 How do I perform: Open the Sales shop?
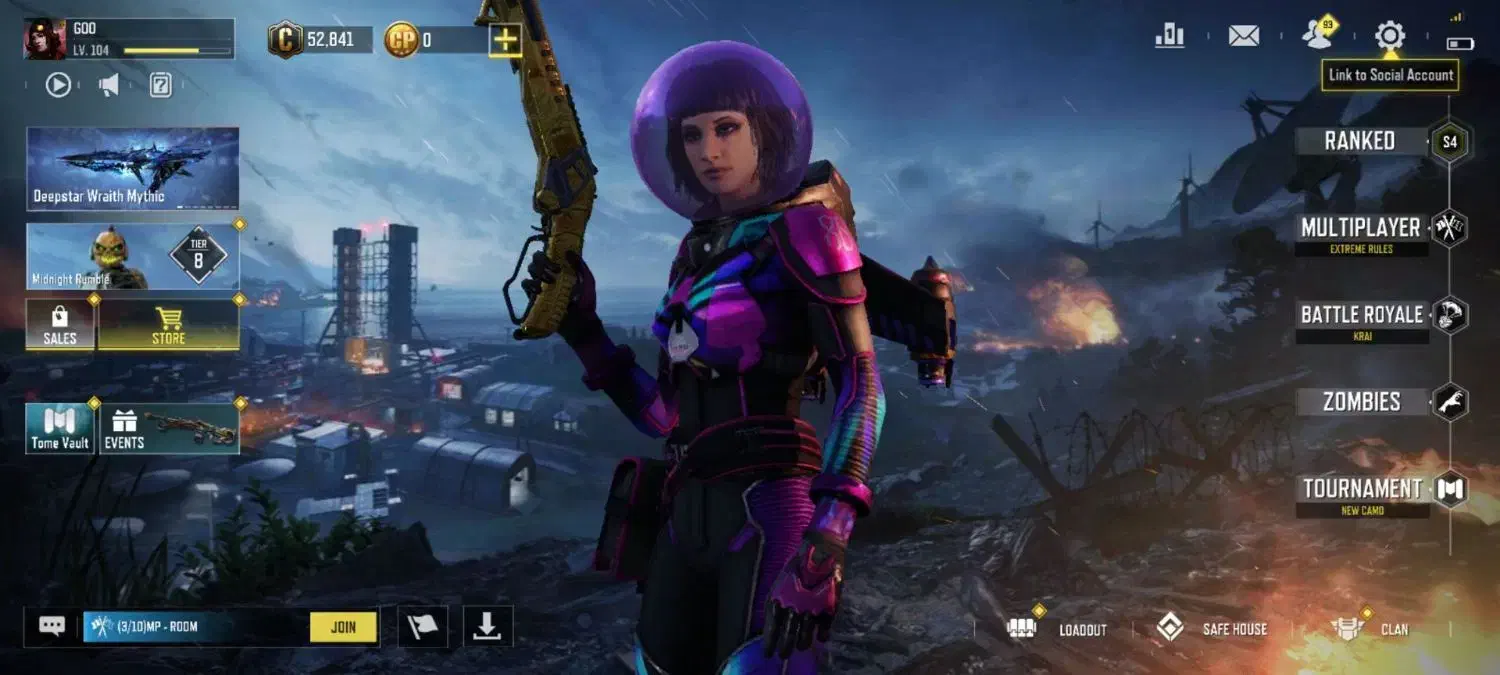tap(60, 326)
